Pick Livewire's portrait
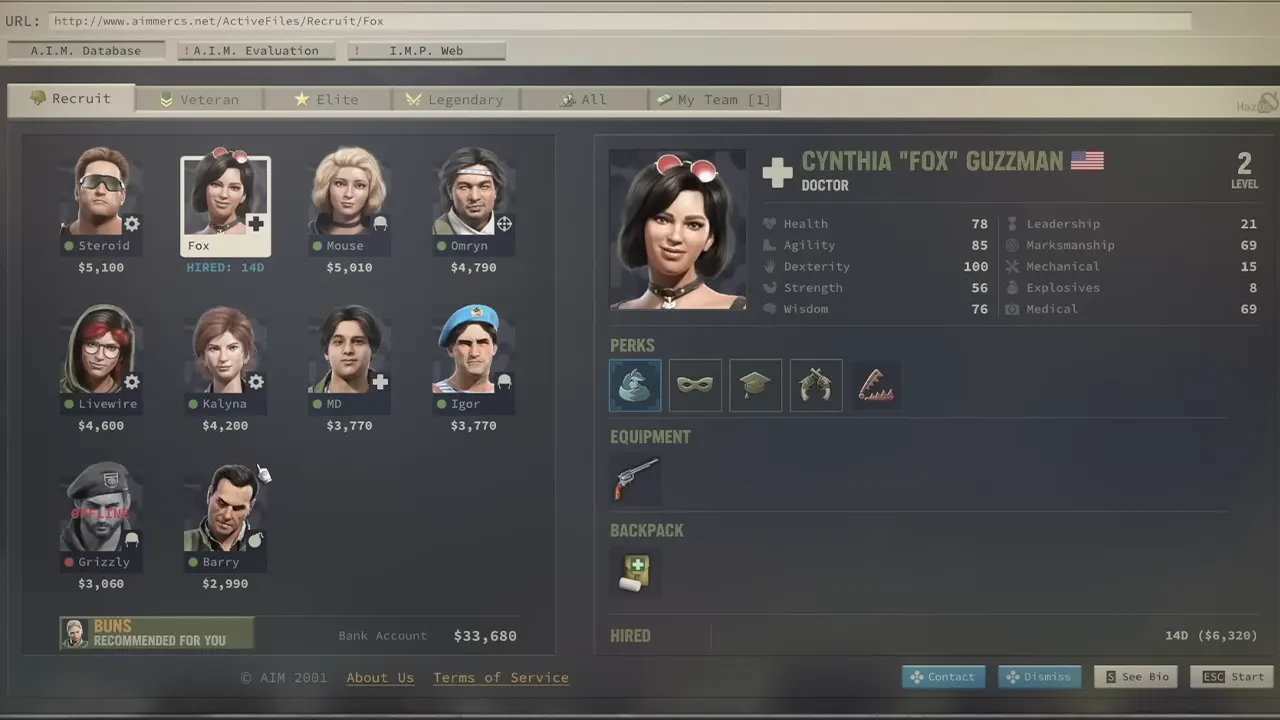The width and height of the screenshot is (1280, 720). point(101,351)
